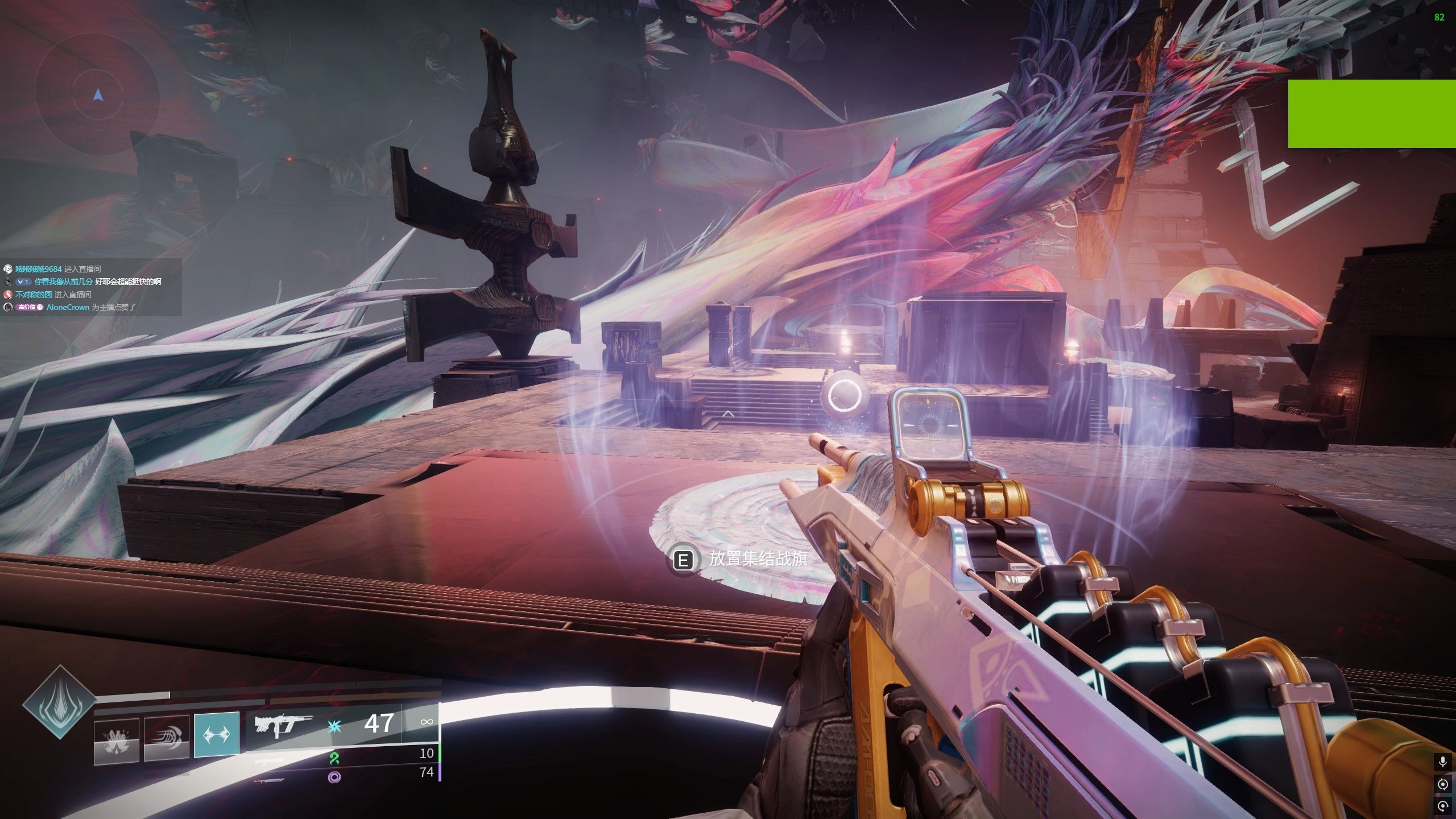Use the charged melee ability icon
This screenshot has height=819, width=1456.
pyautogui.click(x=167, y=738)
